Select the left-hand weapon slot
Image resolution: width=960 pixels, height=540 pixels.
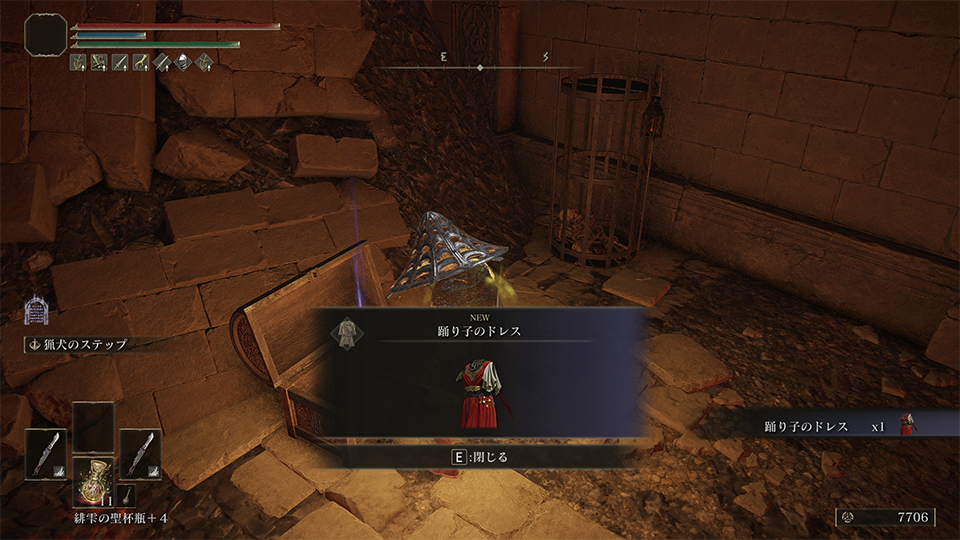click(46, 454)
